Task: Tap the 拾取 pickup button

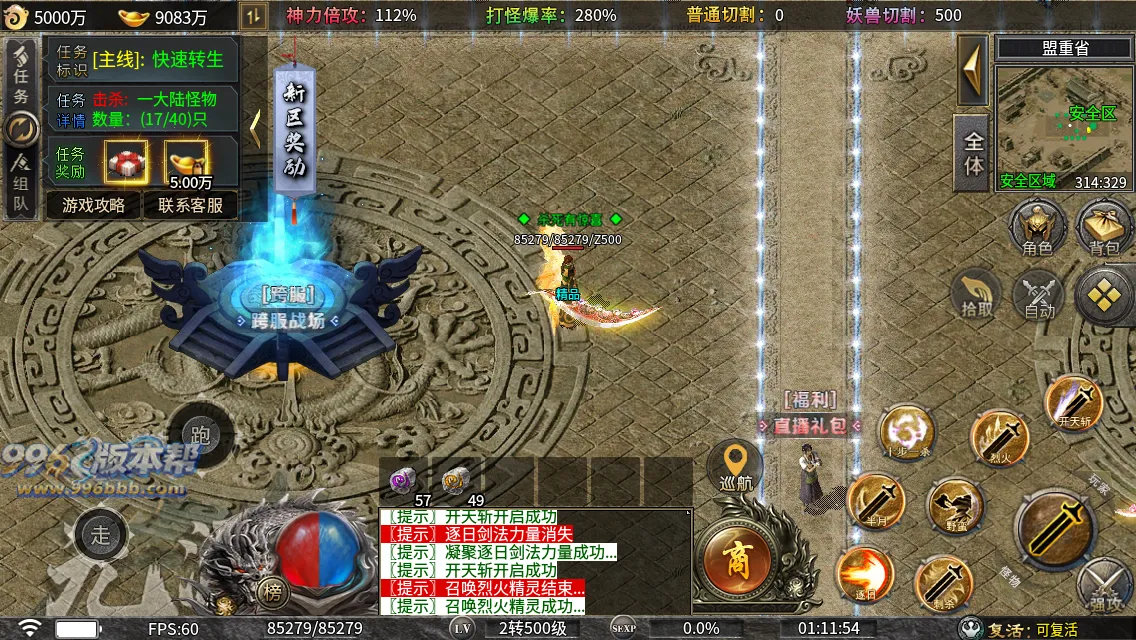Action: (977, 294)
